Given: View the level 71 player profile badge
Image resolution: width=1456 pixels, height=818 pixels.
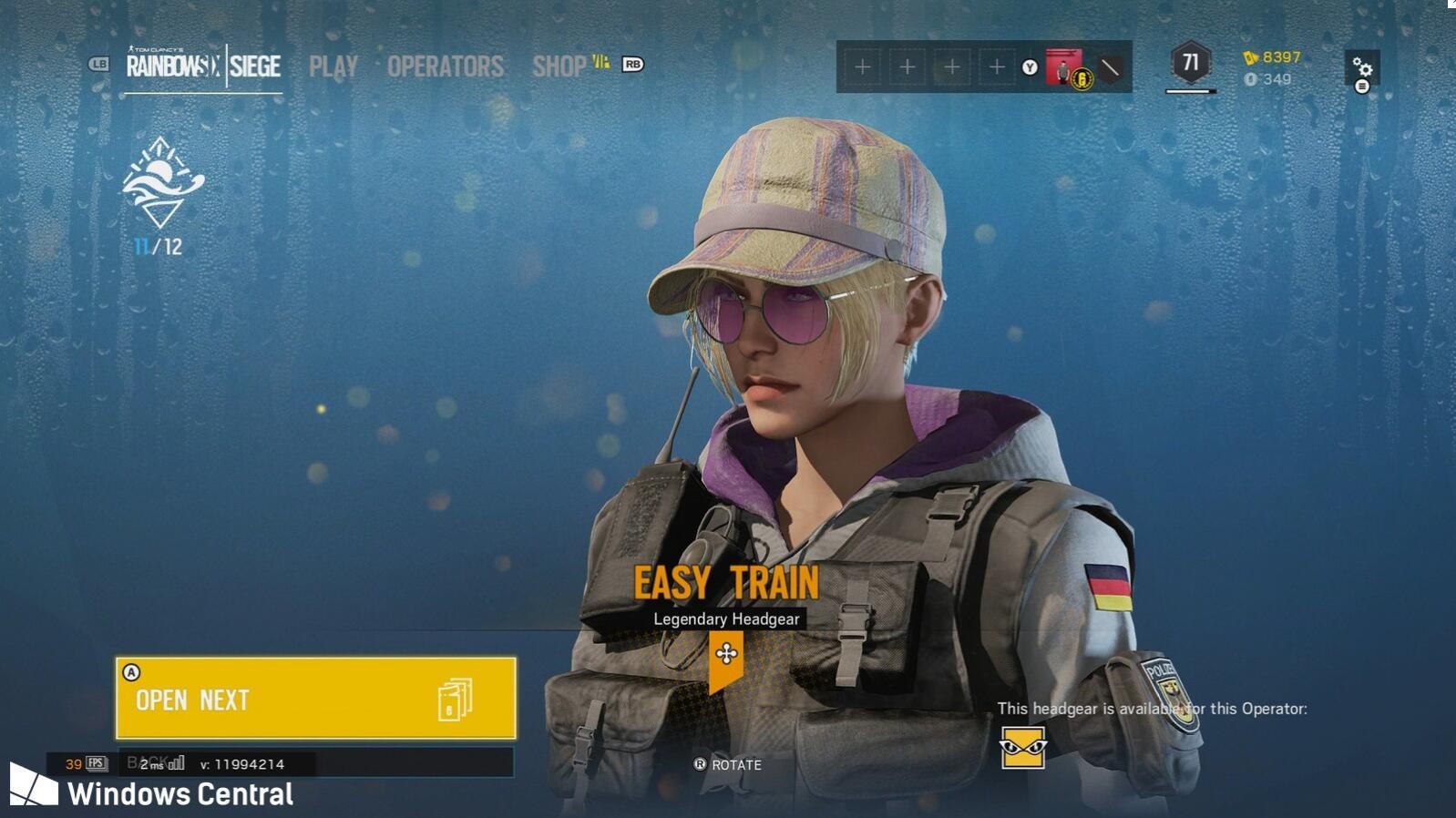Looking at the screenshot, I should (1190, 64).
